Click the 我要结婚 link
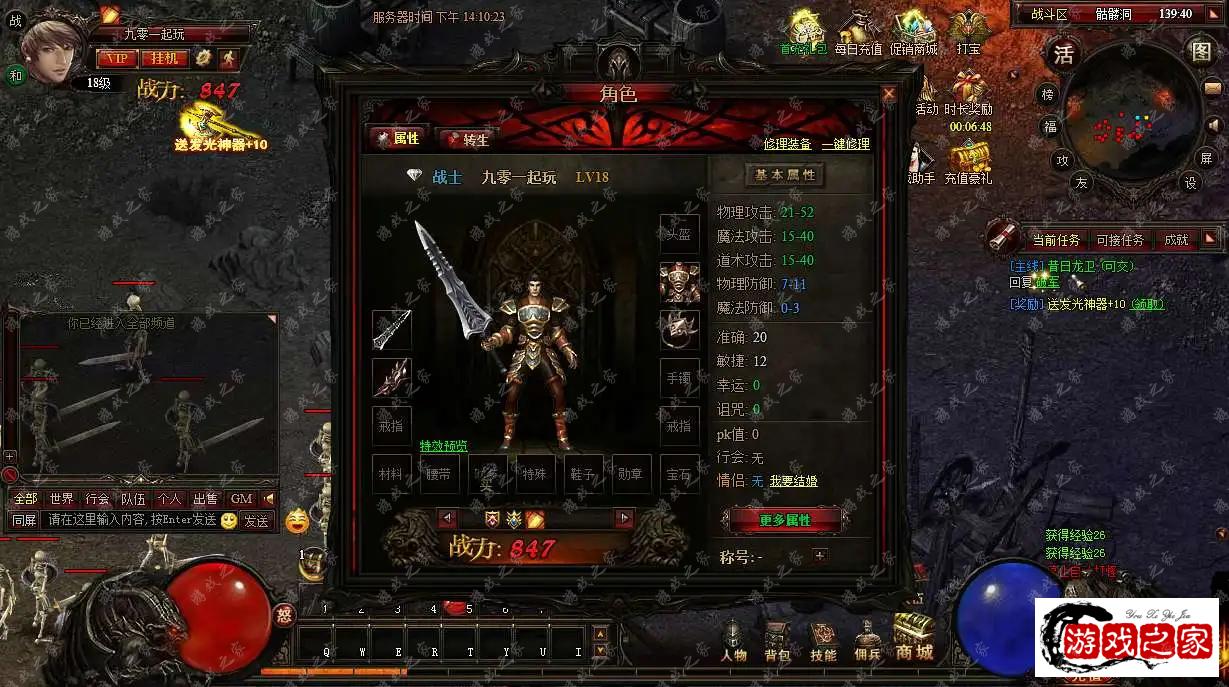The image size is (1229, 687). coord(793,481)
